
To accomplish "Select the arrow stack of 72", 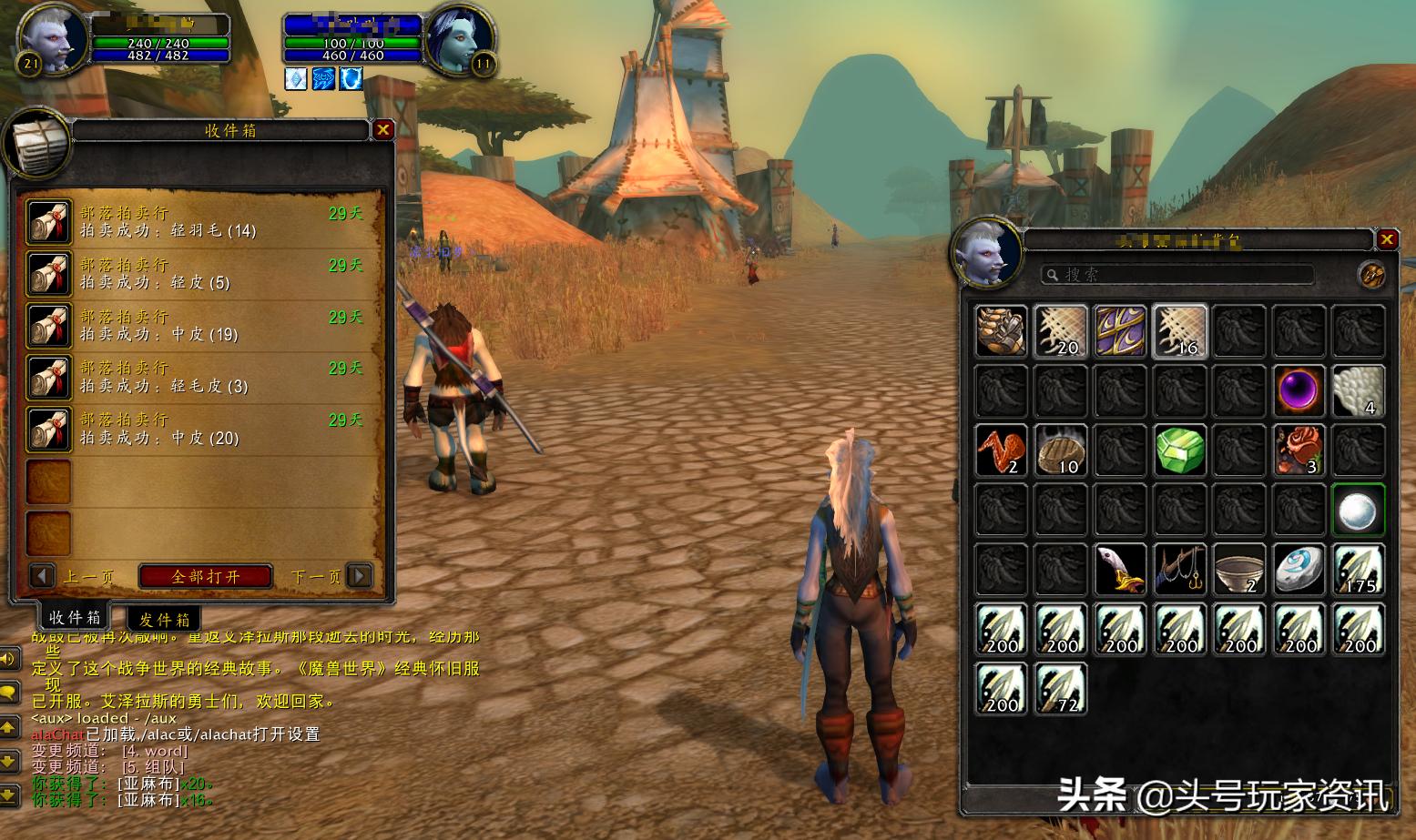I will 1061,689.
